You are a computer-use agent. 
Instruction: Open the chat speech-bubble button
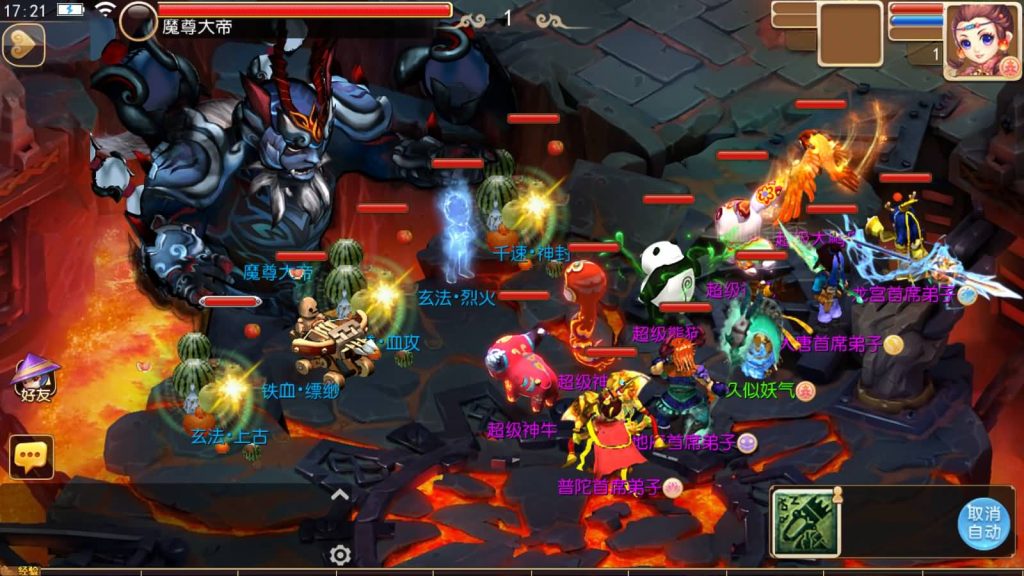pos(31,457)
